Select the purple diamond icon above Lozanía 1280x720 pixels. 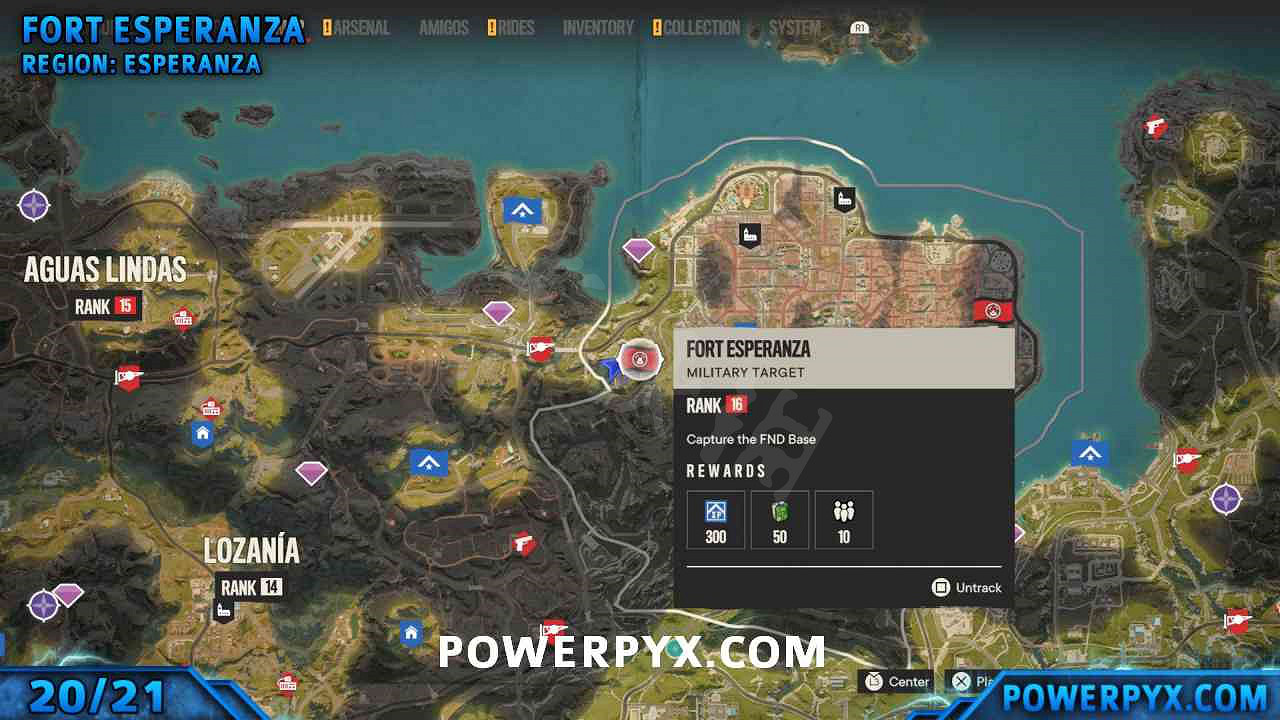click(x=311, y=472)
